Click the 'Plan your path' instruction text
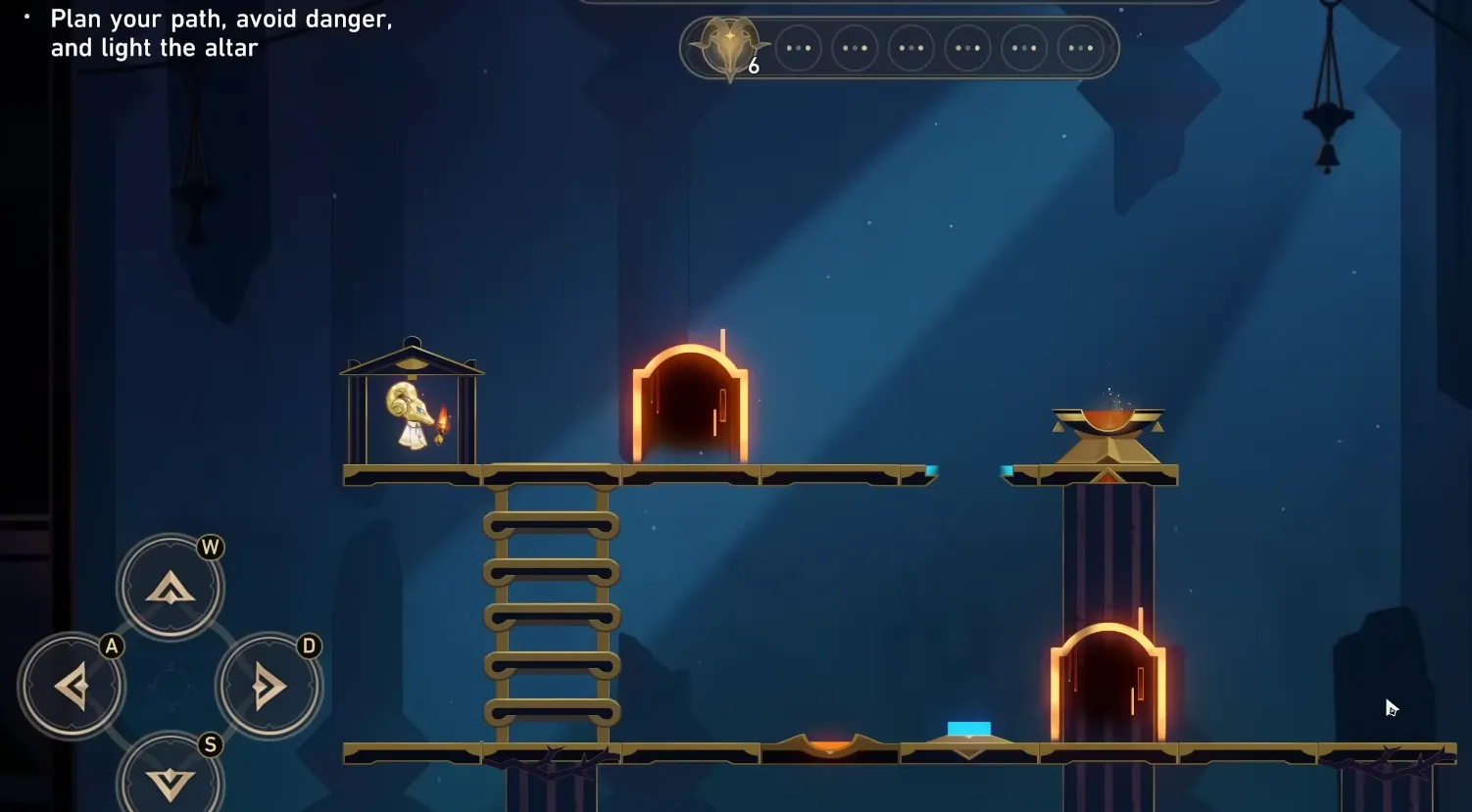Screen dimensions: 1472x812 [221, 32]
